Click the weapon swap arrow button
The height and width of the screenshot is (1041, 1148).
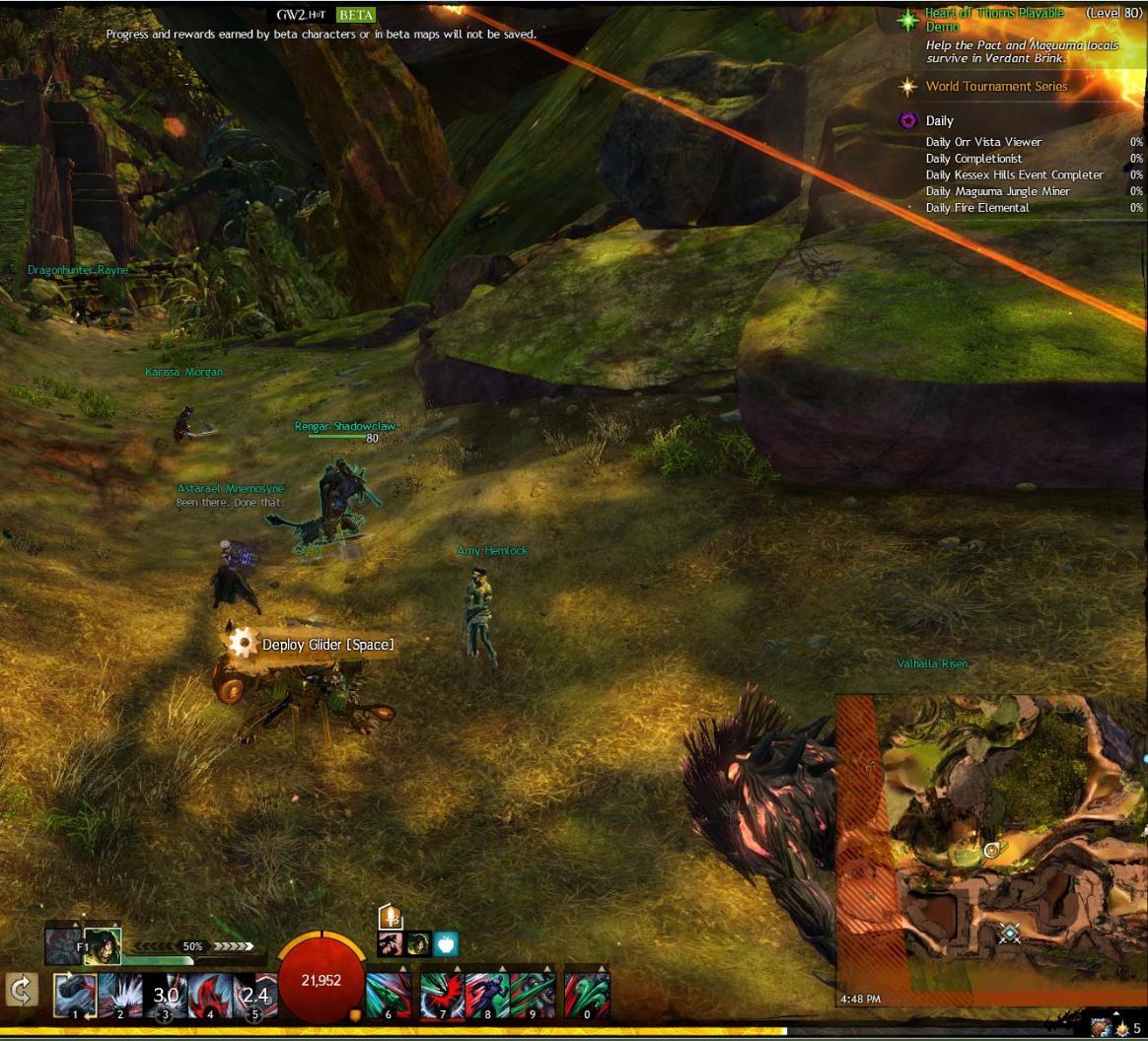[19, 990]
